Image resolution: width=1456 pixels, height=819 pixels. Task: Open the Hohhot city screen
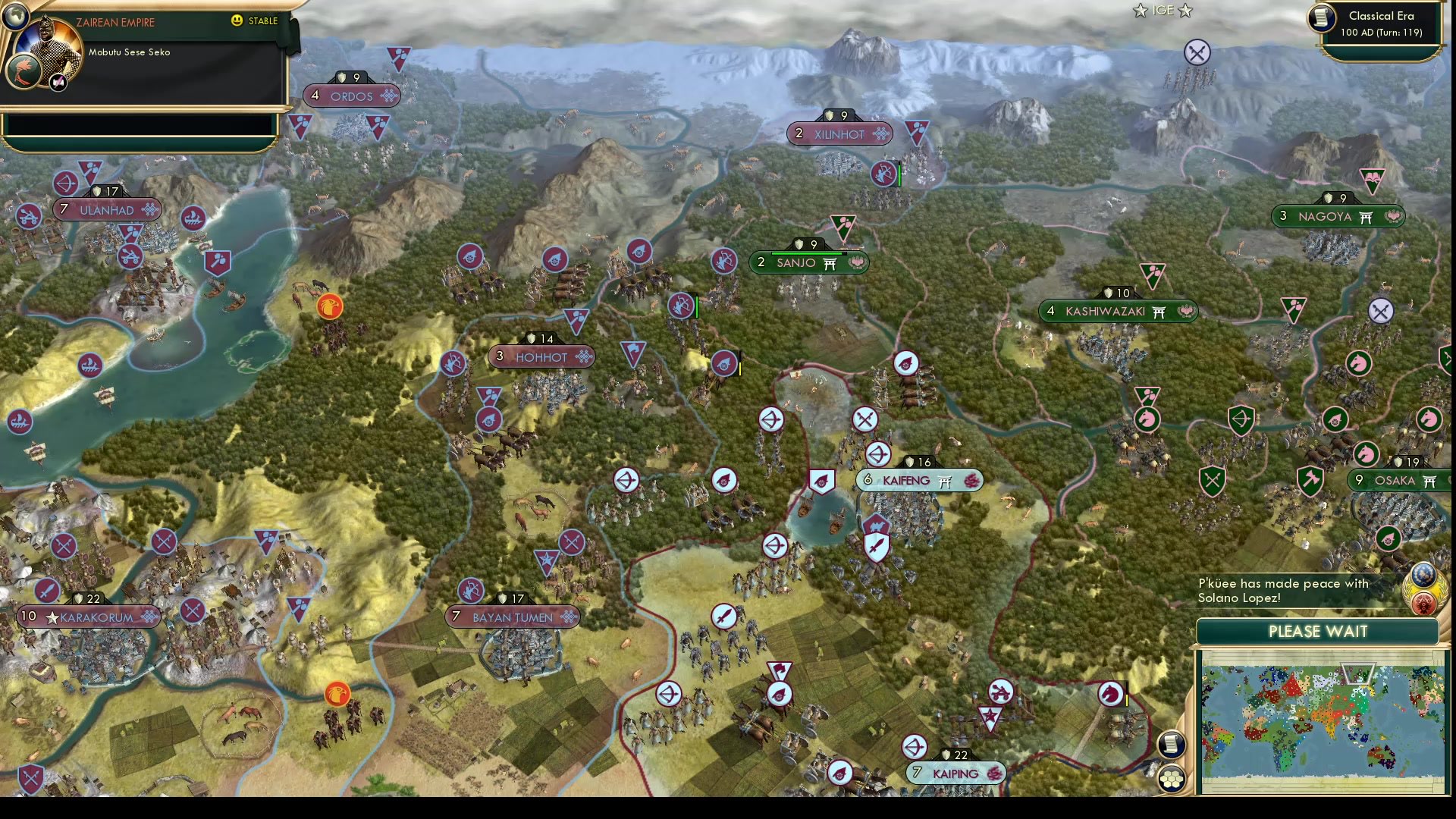coord(541,356)
